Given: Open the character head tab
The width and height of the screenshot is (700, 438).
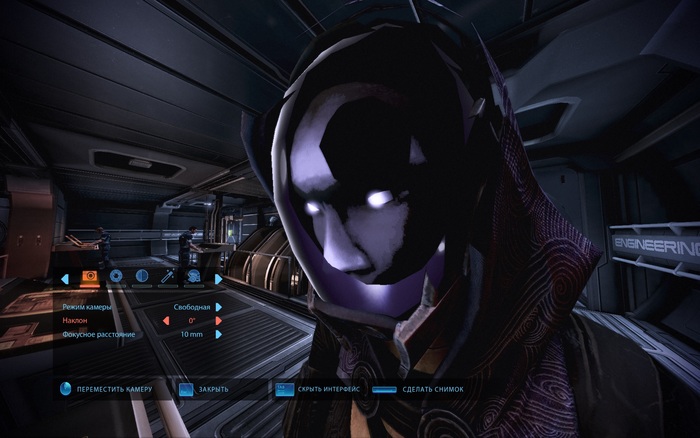Looking at the screenshot, I should coord(192,277).
